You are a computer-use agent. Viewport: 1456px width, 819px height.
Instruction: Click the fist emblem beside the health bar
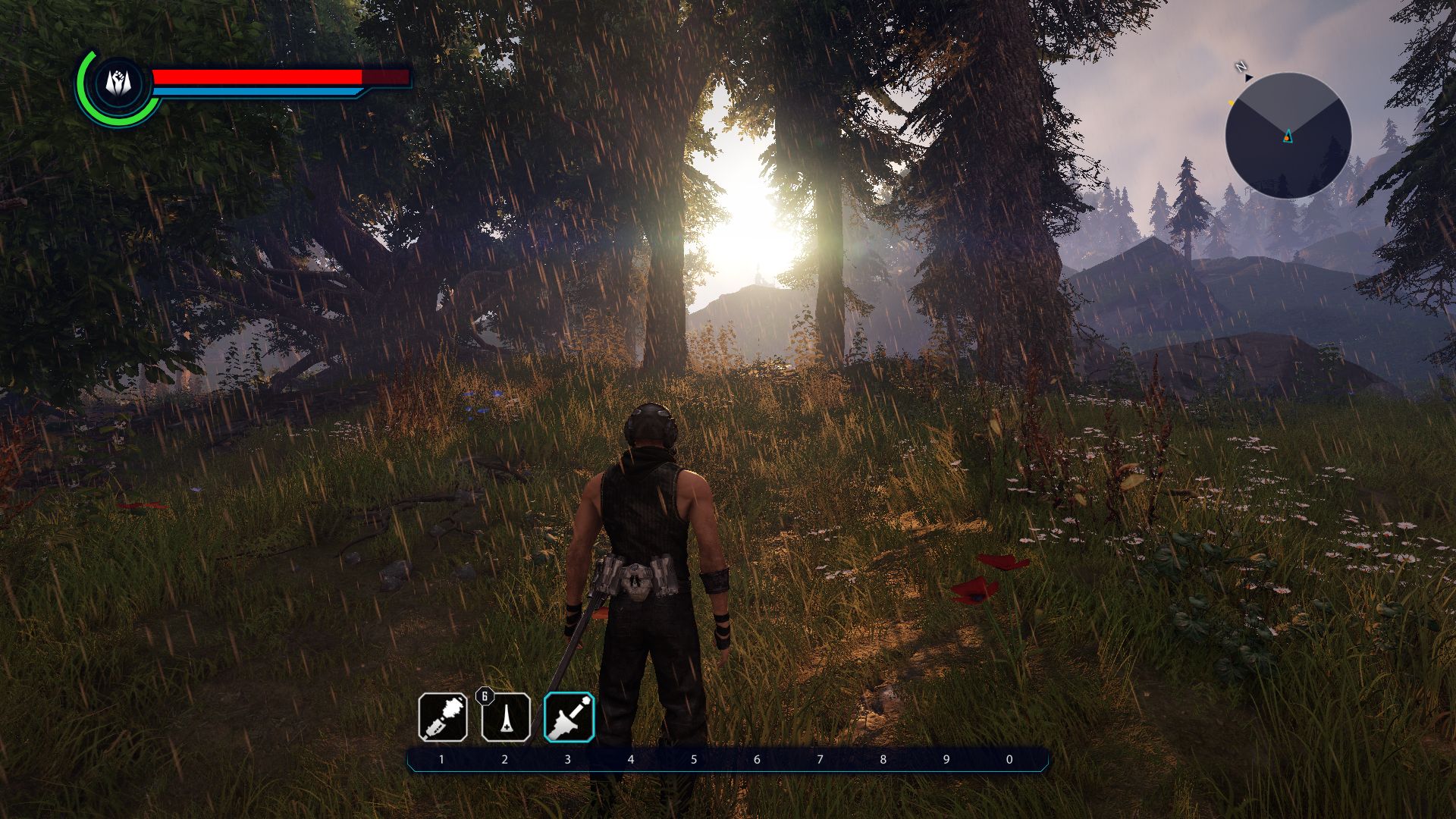(x=115, y=82)
